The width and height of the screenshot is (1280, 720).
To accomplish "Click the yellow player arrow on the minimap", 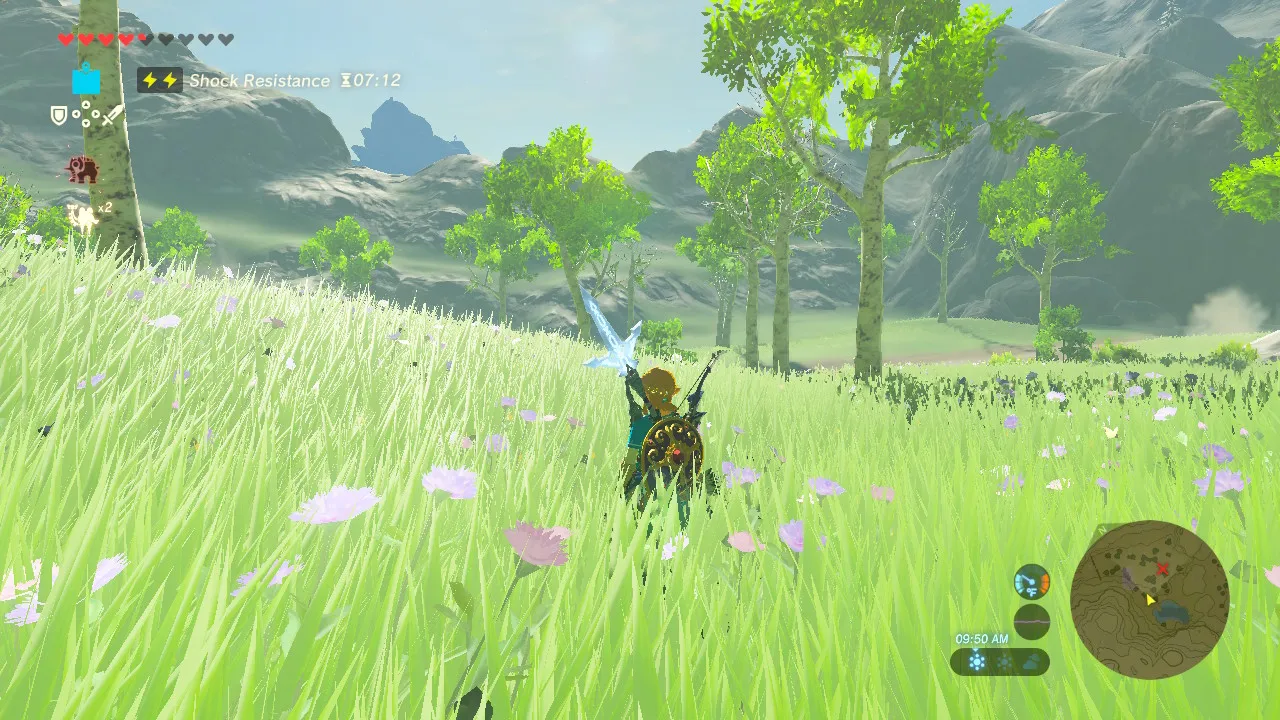I will click(1150, 600).
